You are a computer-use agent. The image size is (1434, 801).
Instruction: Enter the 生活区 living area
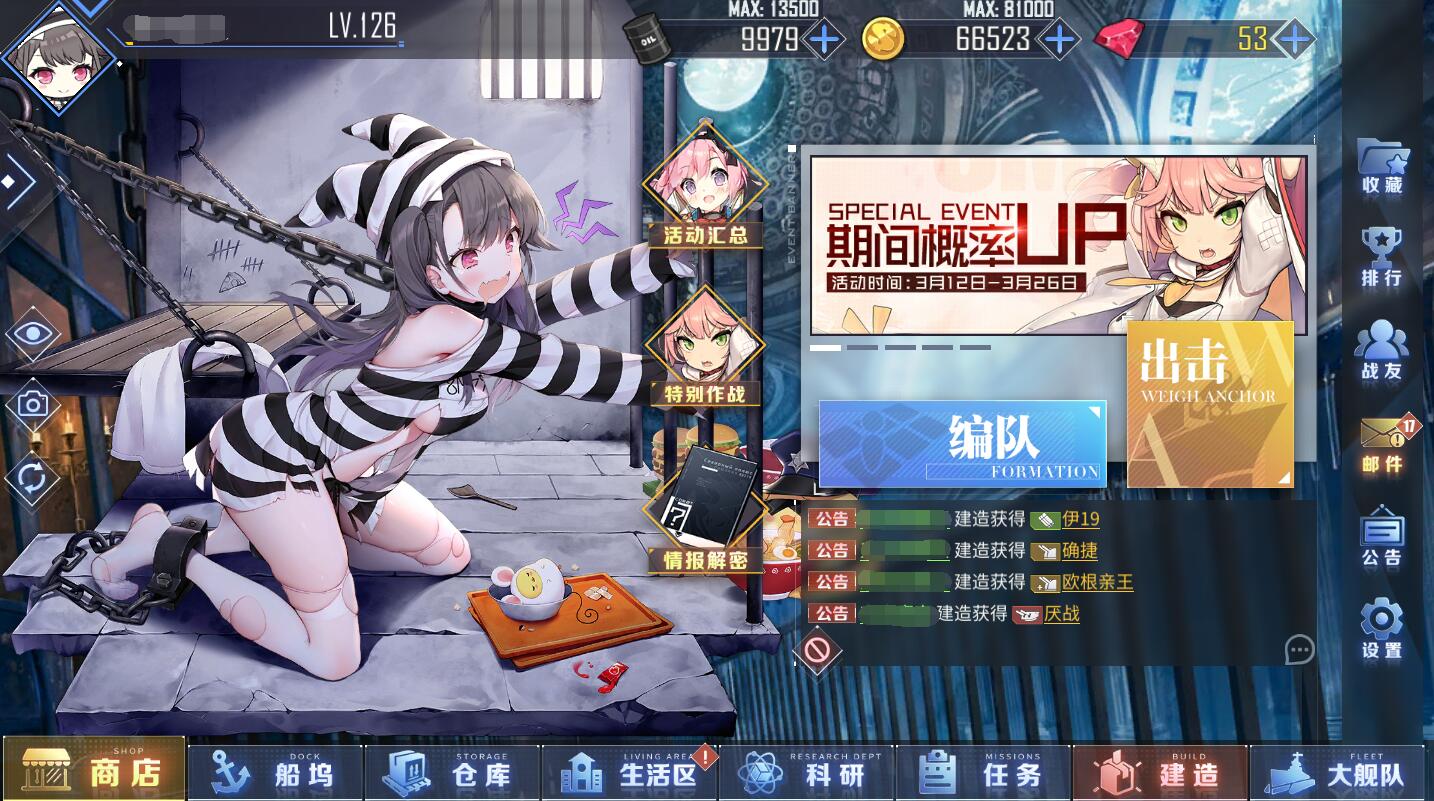pyautogui.click(x=630, y=772)
